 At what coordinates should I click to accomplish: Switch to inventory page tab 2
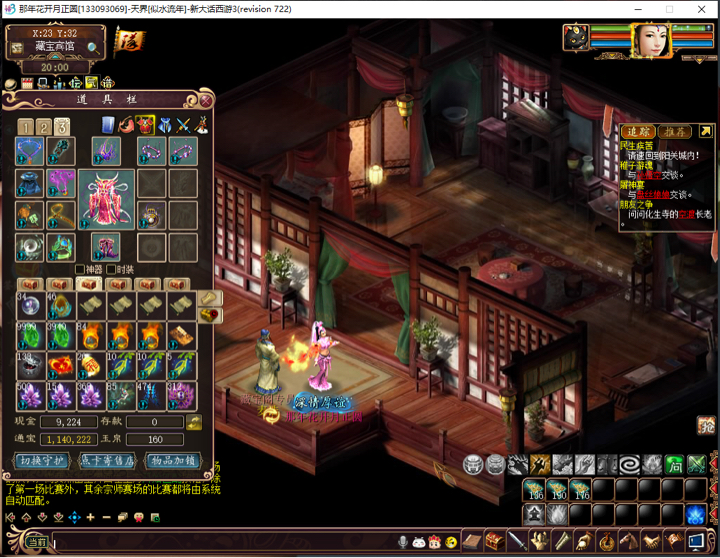(43, 127)
